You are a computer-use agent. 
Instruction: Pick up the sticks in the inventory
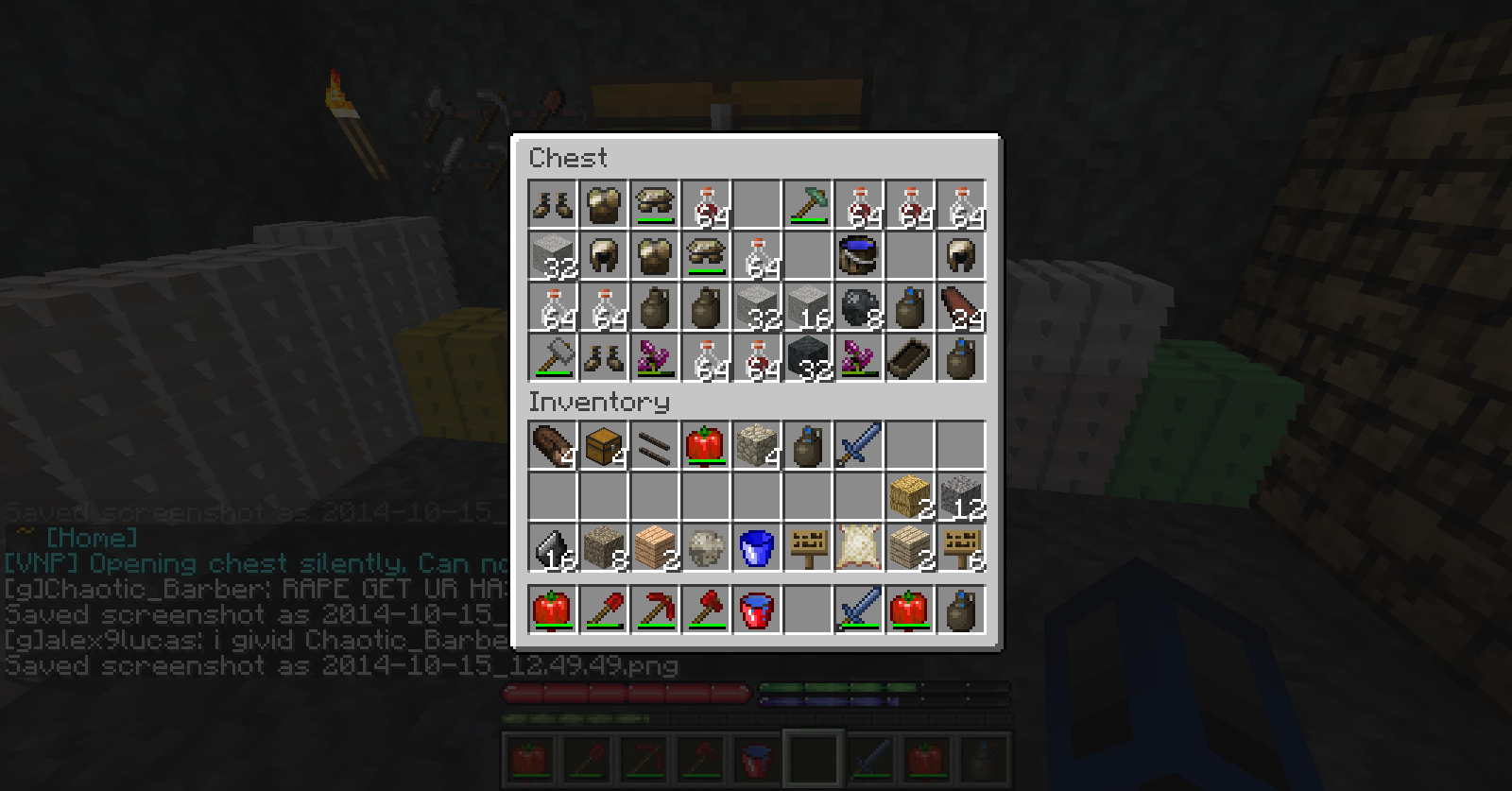655,446
